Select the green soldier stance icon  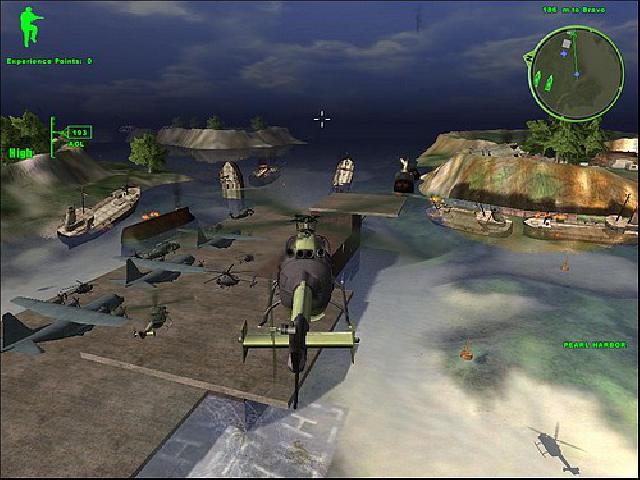[30, 28]
